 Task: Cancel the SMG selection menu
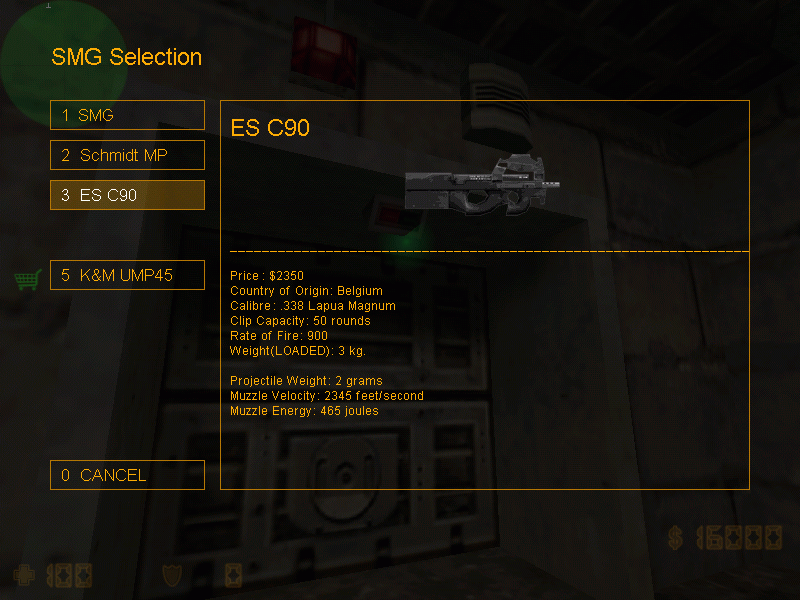[127, 475]
